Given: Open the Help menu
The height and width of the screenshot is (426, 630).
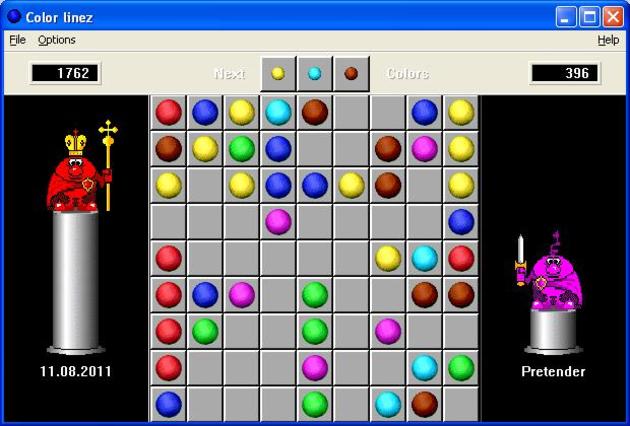Looking at the screenshot, I should click(x=608, y=40).
